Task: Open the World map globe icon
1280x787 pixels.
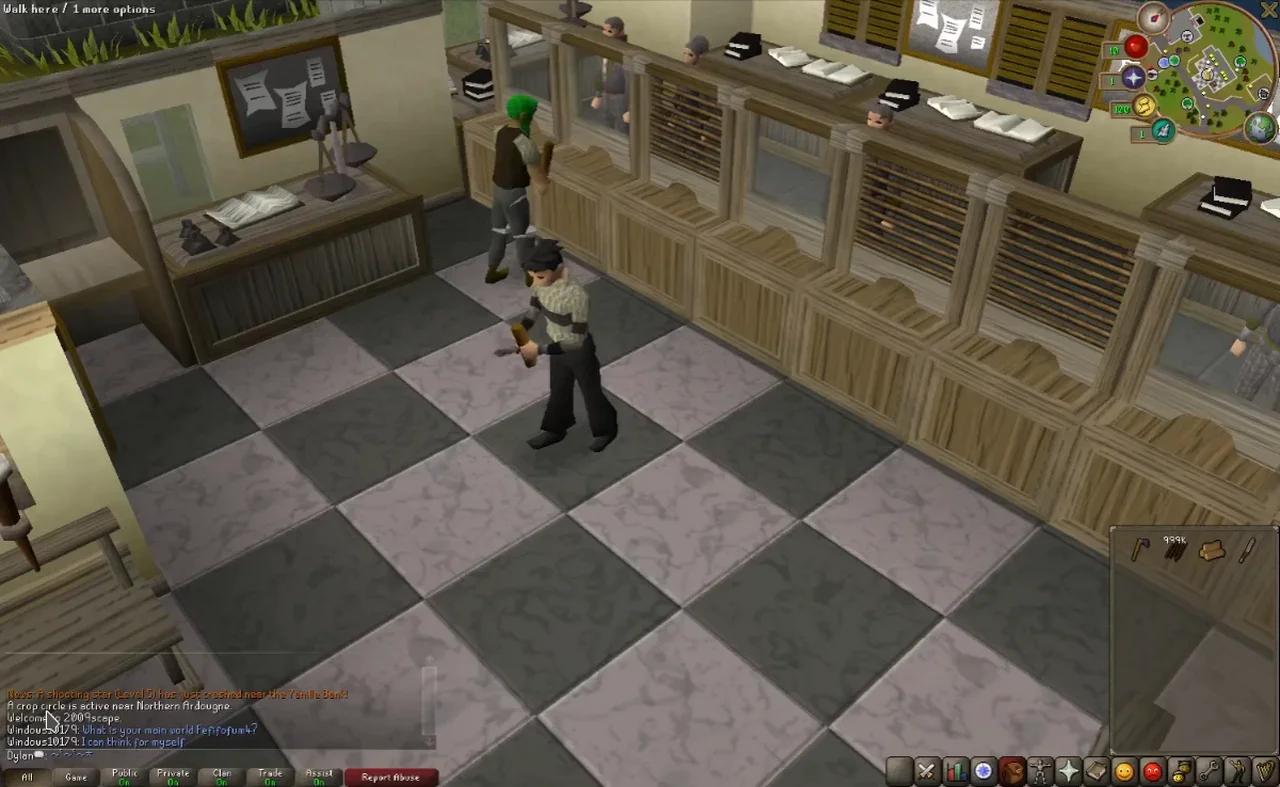Action: pyautogui.click(x=1259, y=128)
